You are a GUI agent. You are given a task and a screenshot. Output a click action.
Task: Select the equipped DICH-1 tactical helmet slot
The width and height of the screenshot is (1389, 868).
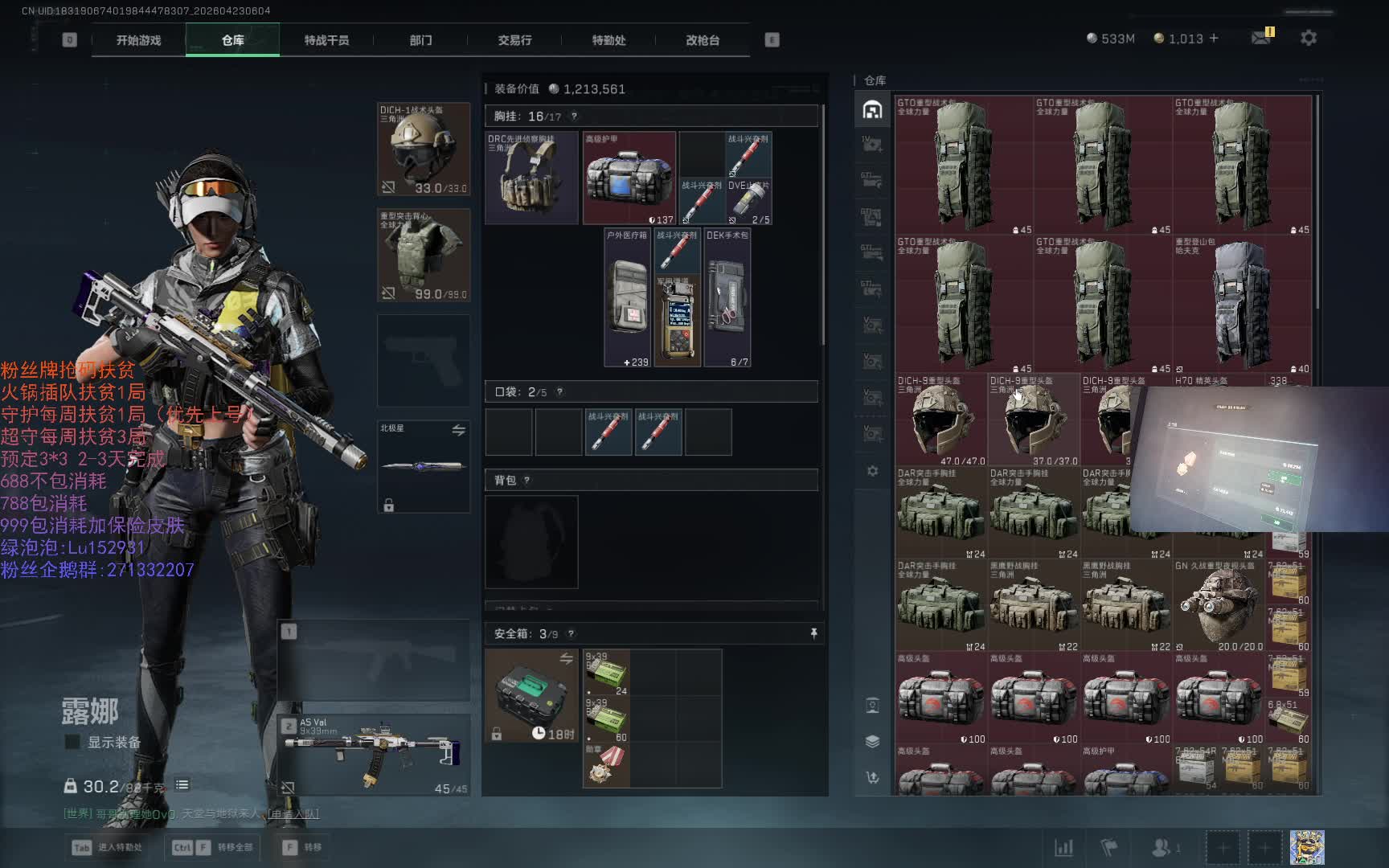424,149
